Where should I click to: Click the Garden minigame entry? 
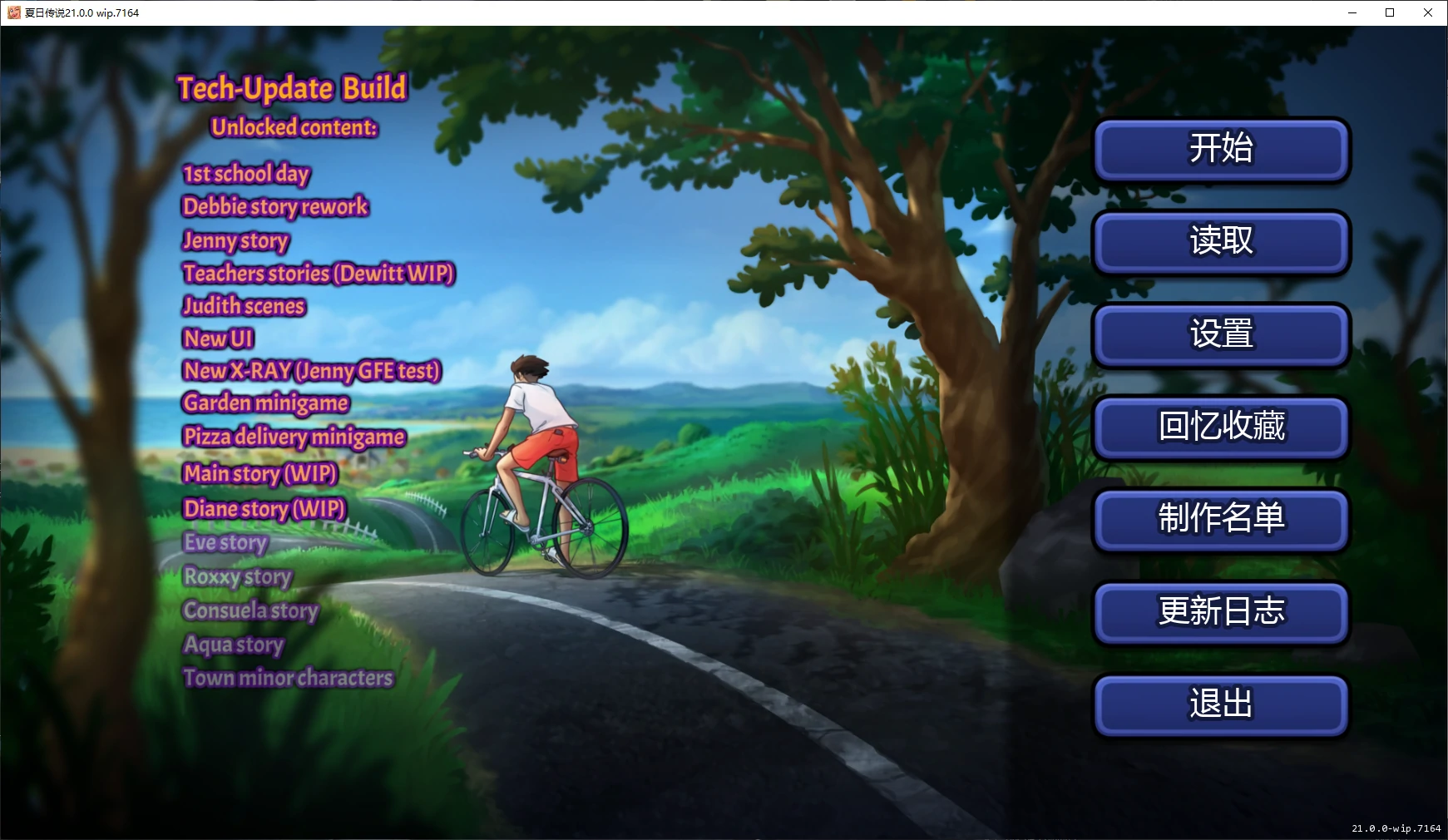(x=266, y=403)
